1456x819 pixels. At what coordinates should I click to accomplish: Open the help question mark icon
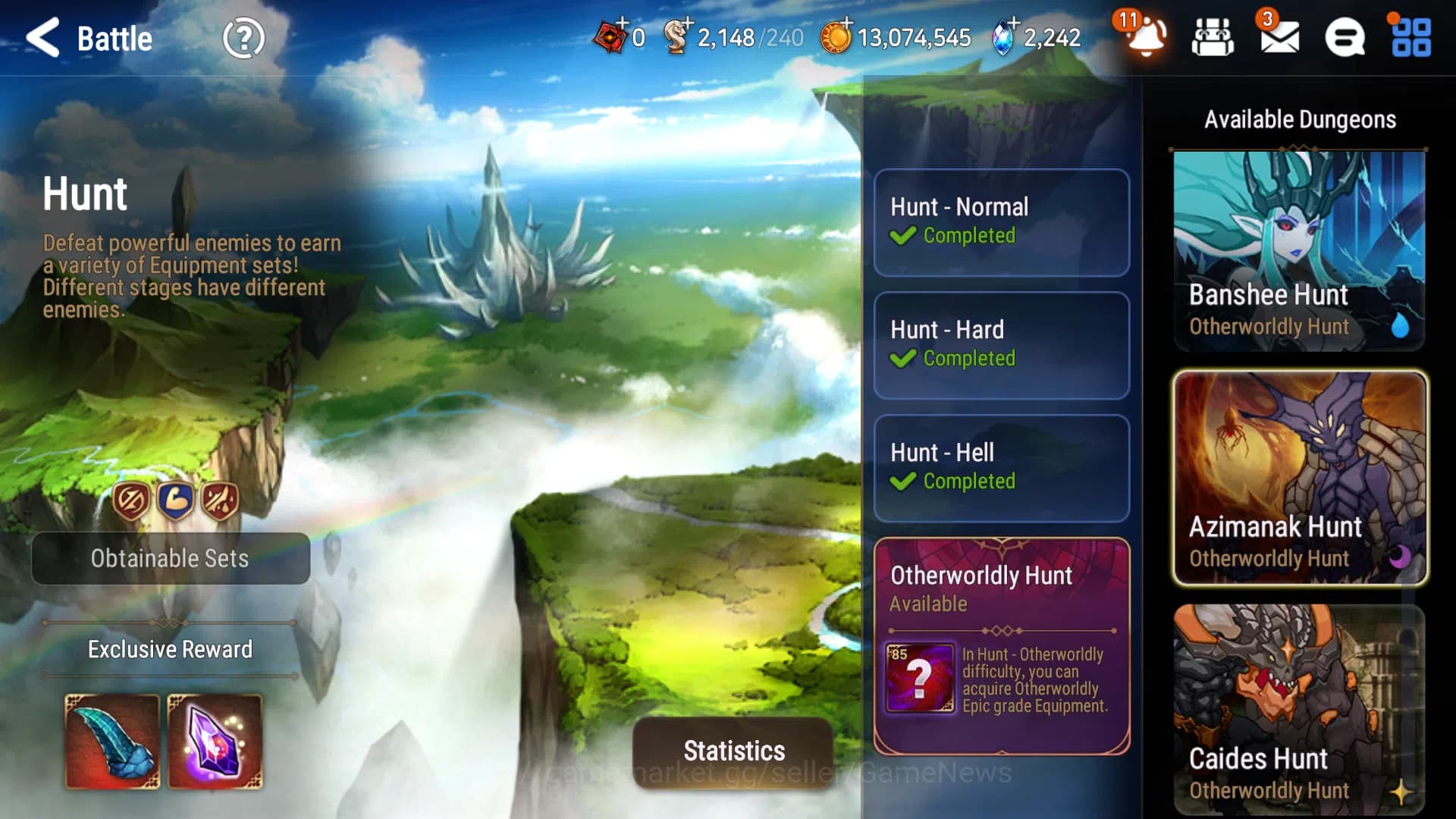[x=243, y=36]
